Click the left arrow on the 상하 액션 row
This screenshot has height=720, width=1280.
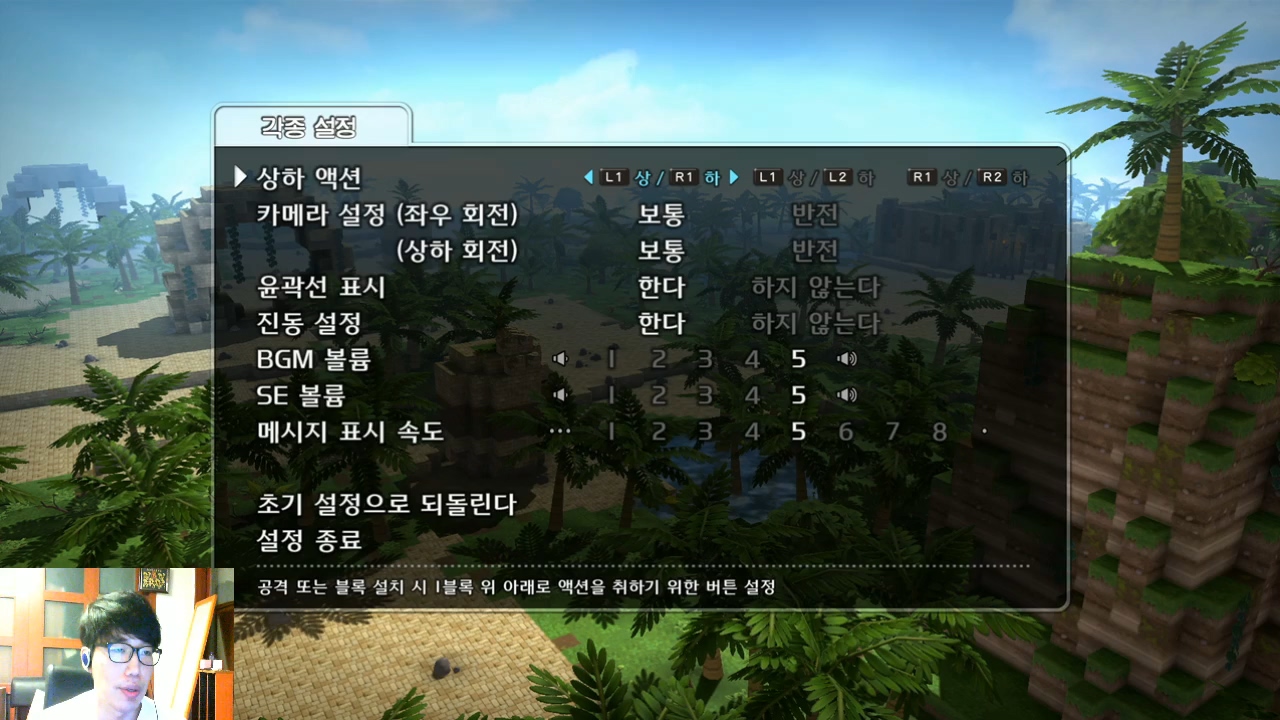pyautogui.click(x=588, y=178)
